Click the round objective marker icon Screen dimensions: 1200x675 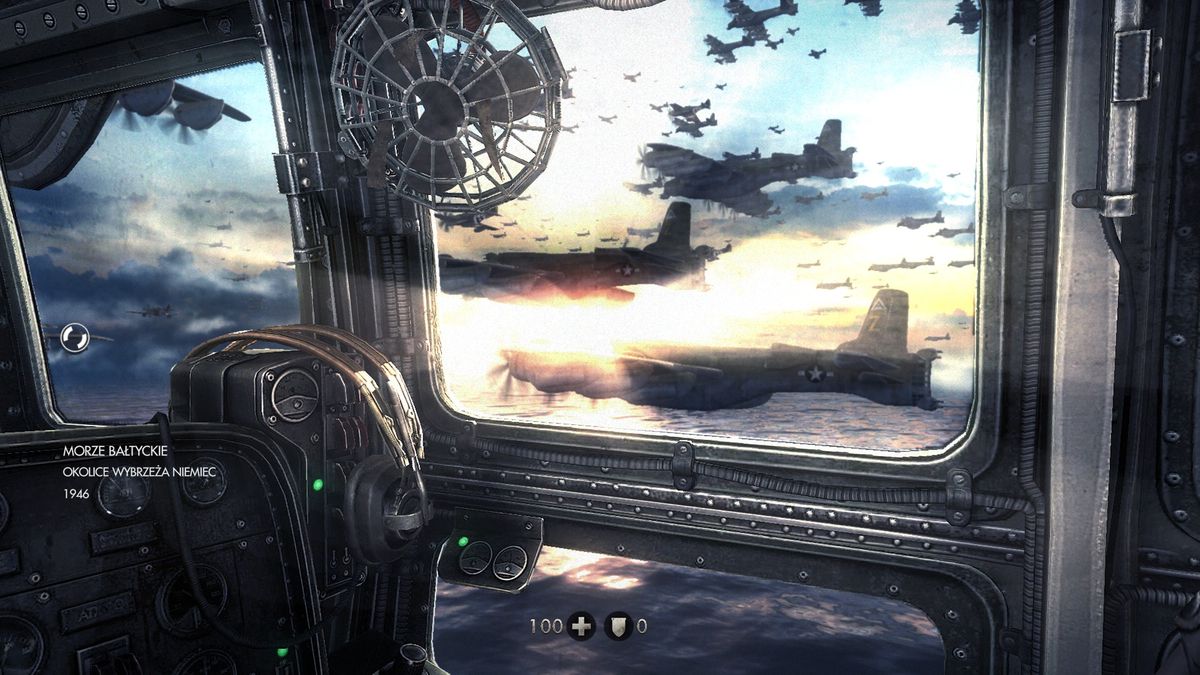coord(74,338)
